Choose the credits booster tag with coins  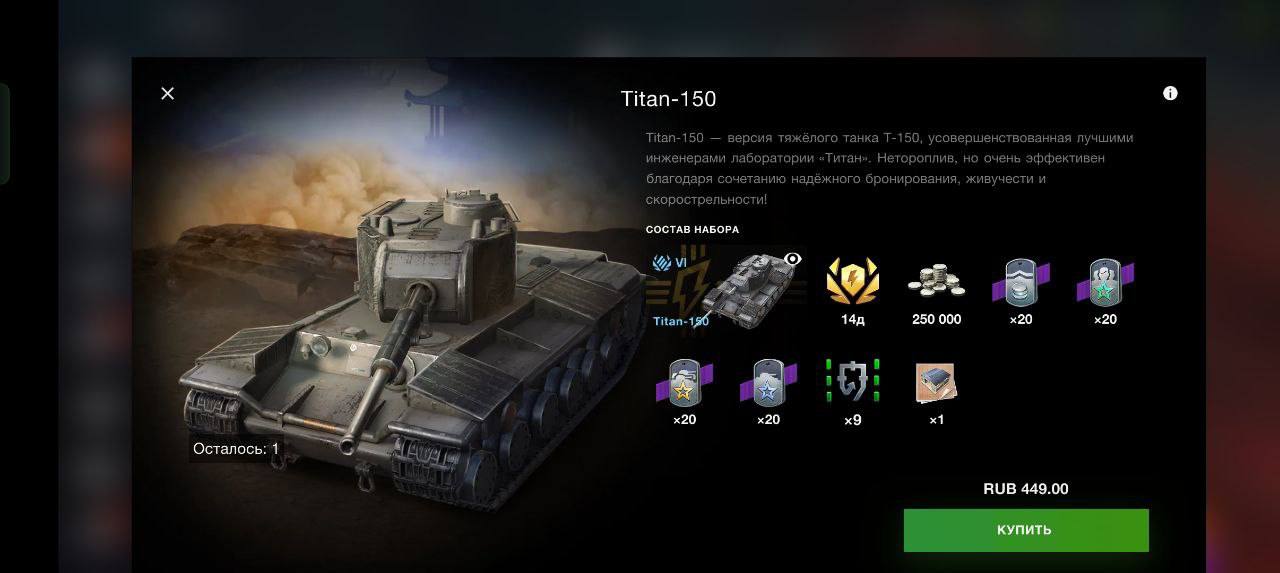(1020, 282)
